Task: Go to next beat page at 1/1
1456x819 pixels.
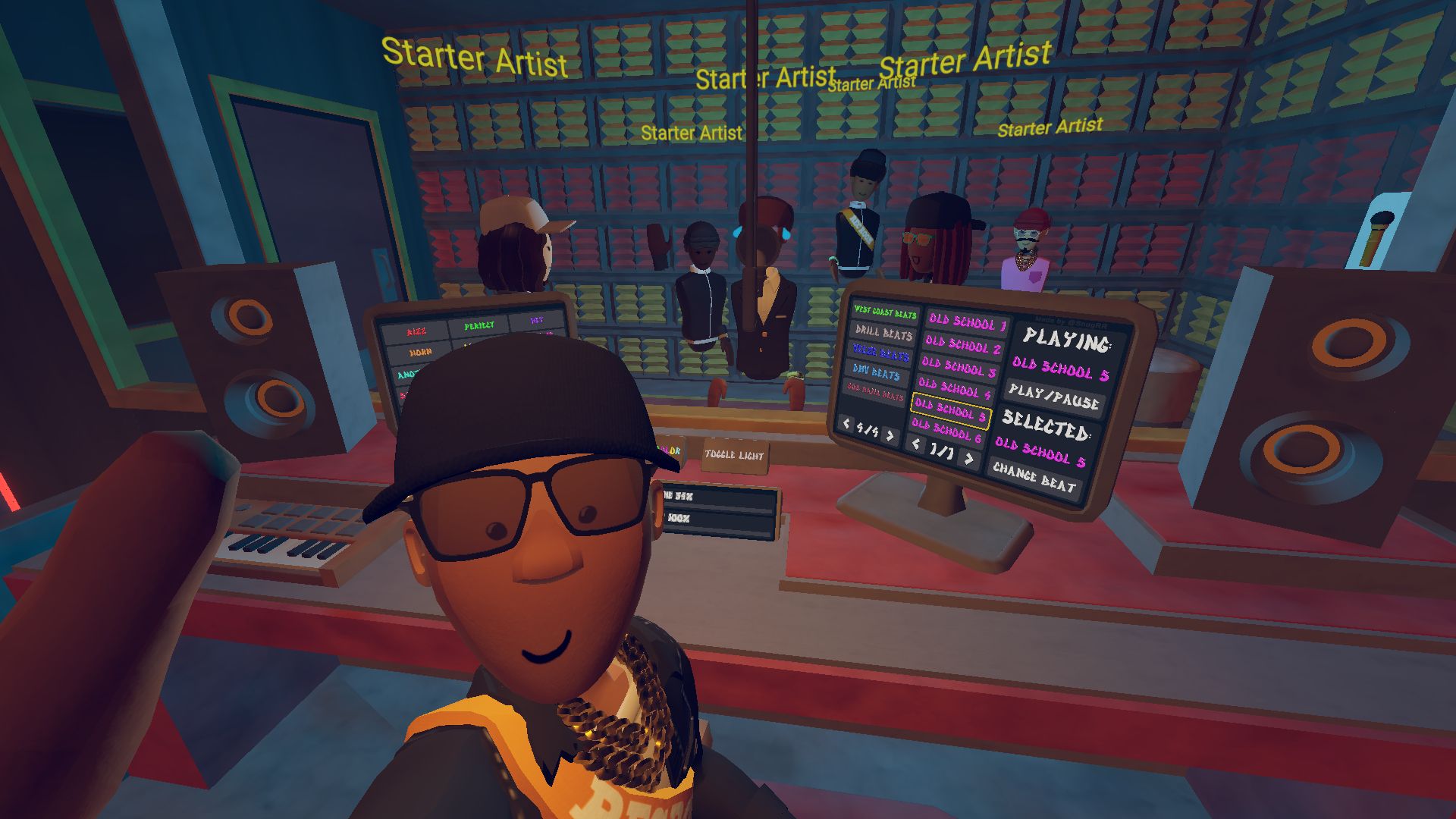Action: 968,457
